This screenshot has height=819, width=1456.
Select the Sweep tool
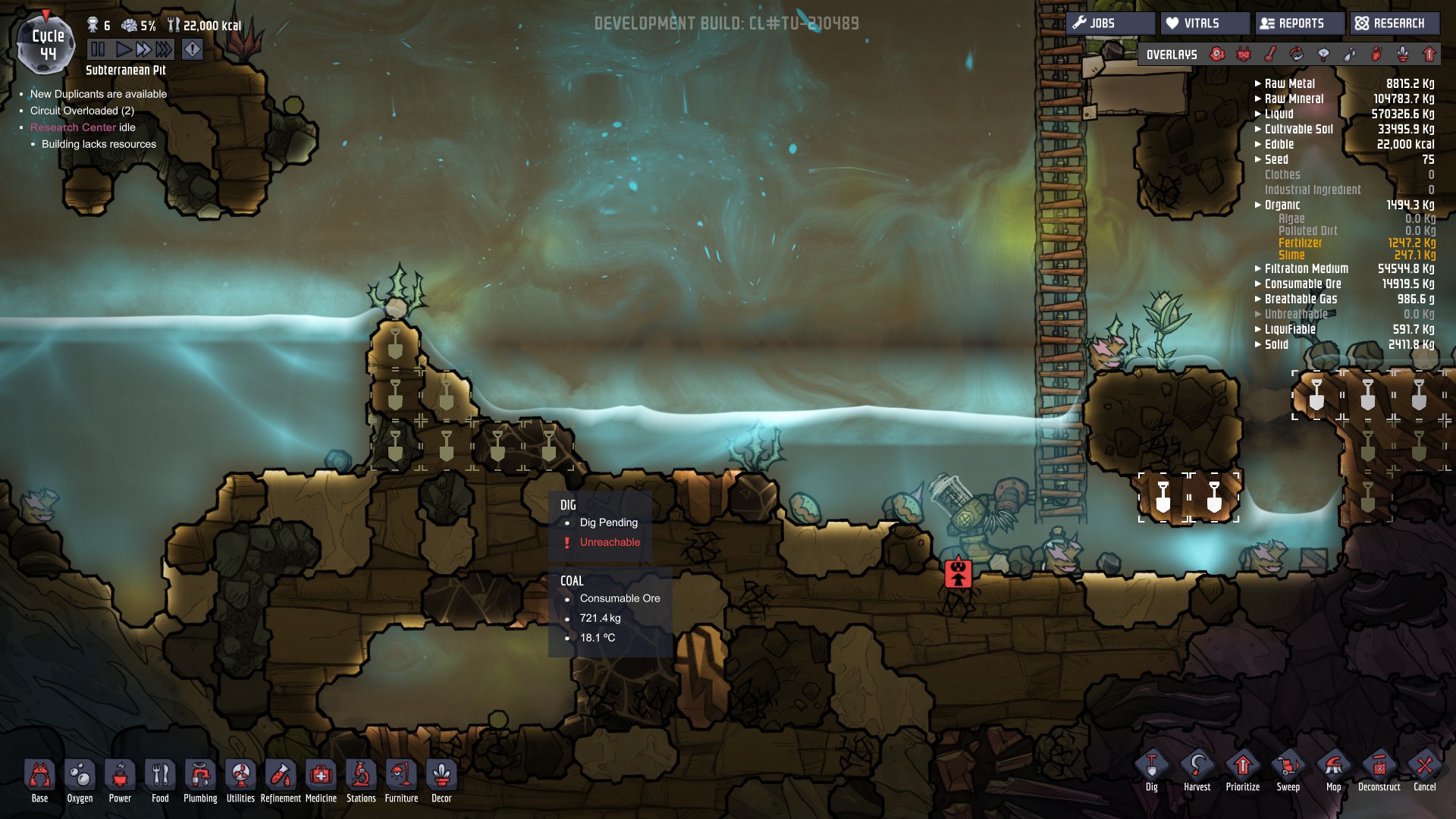(x=1288, y=767)
